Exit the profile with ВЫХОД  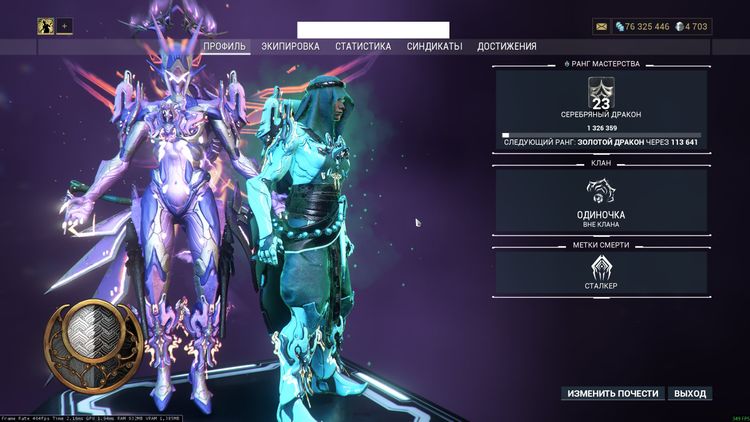point(690,393)
